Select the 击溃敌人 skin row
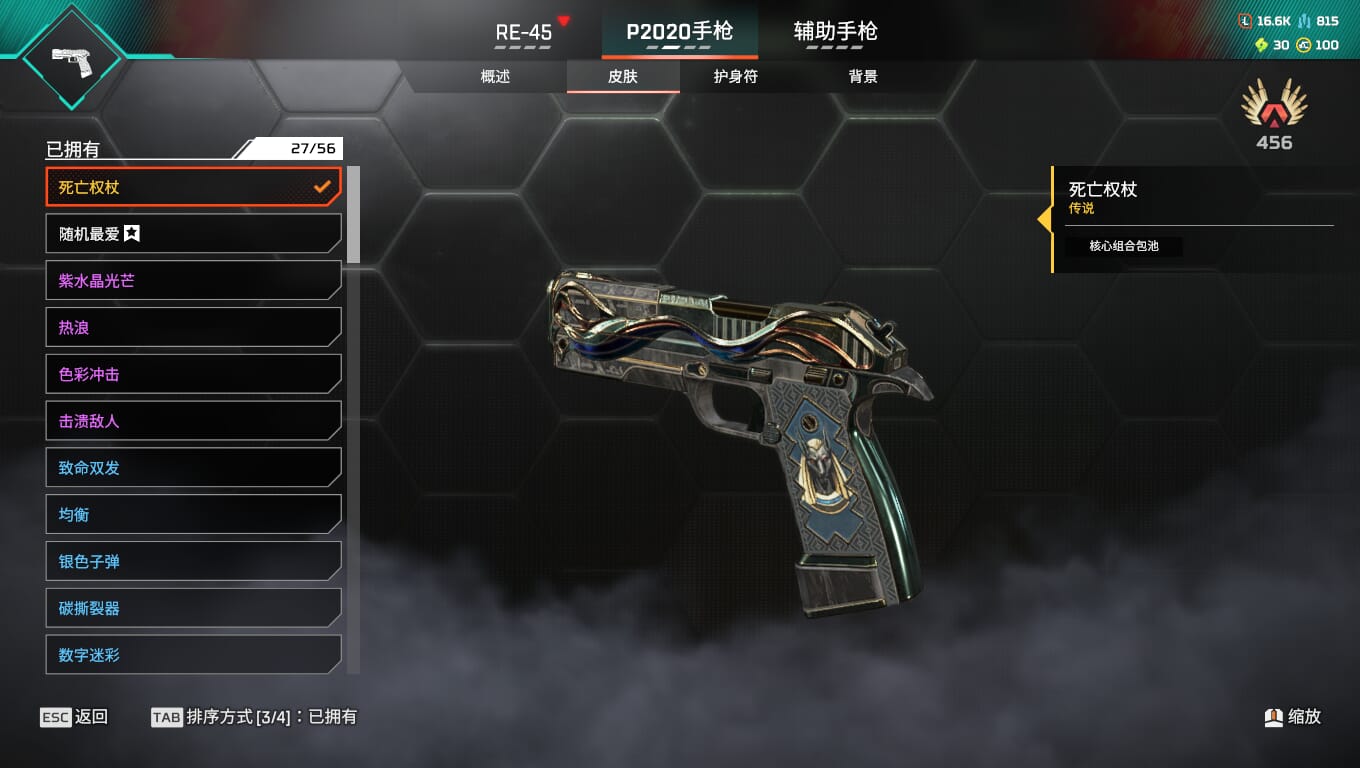The height and width of the screenshot is (768, 1360). tap(194, 421)
